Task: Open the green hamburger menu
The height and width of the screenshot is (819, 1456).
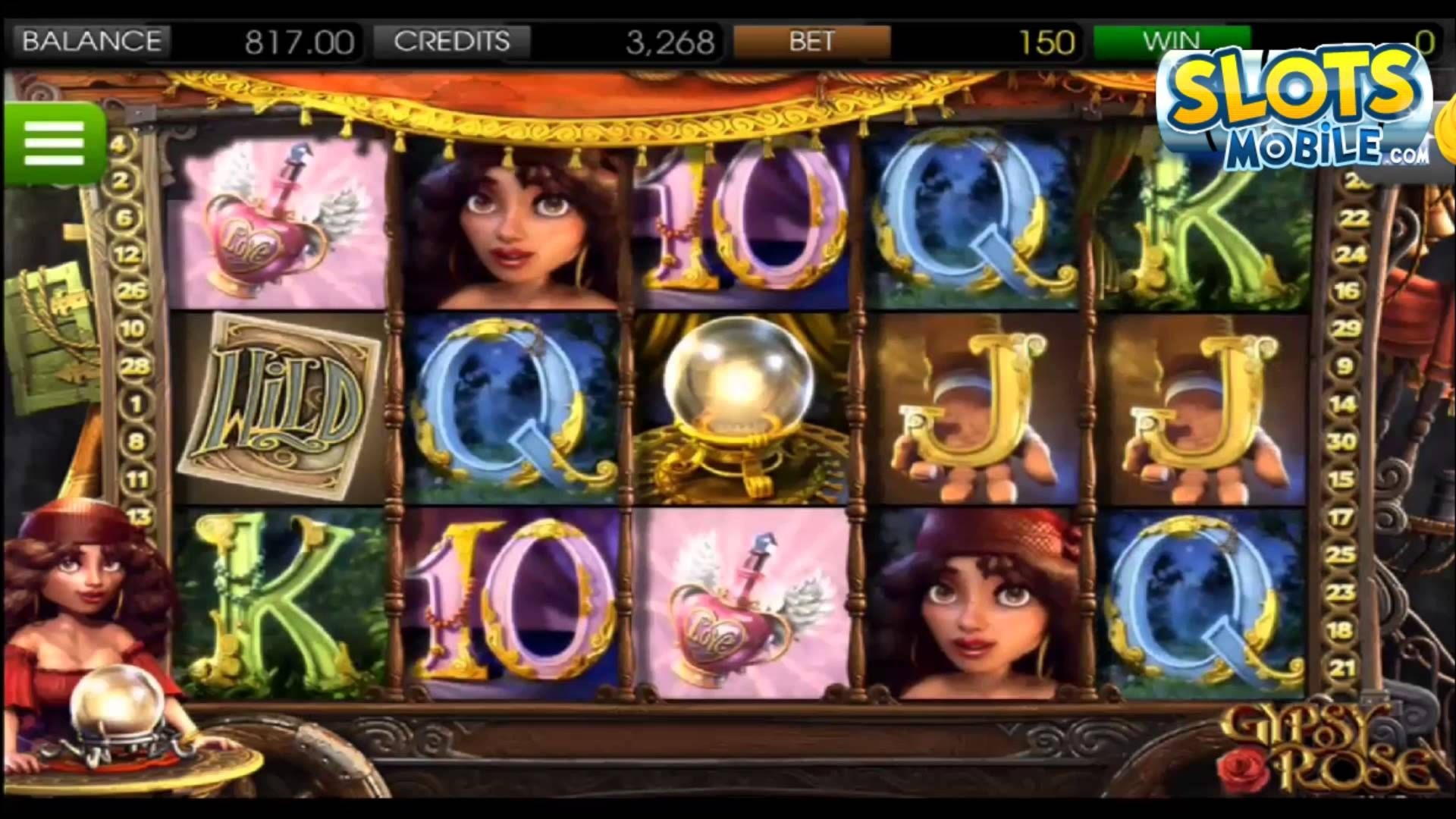Action: [54, 142]
